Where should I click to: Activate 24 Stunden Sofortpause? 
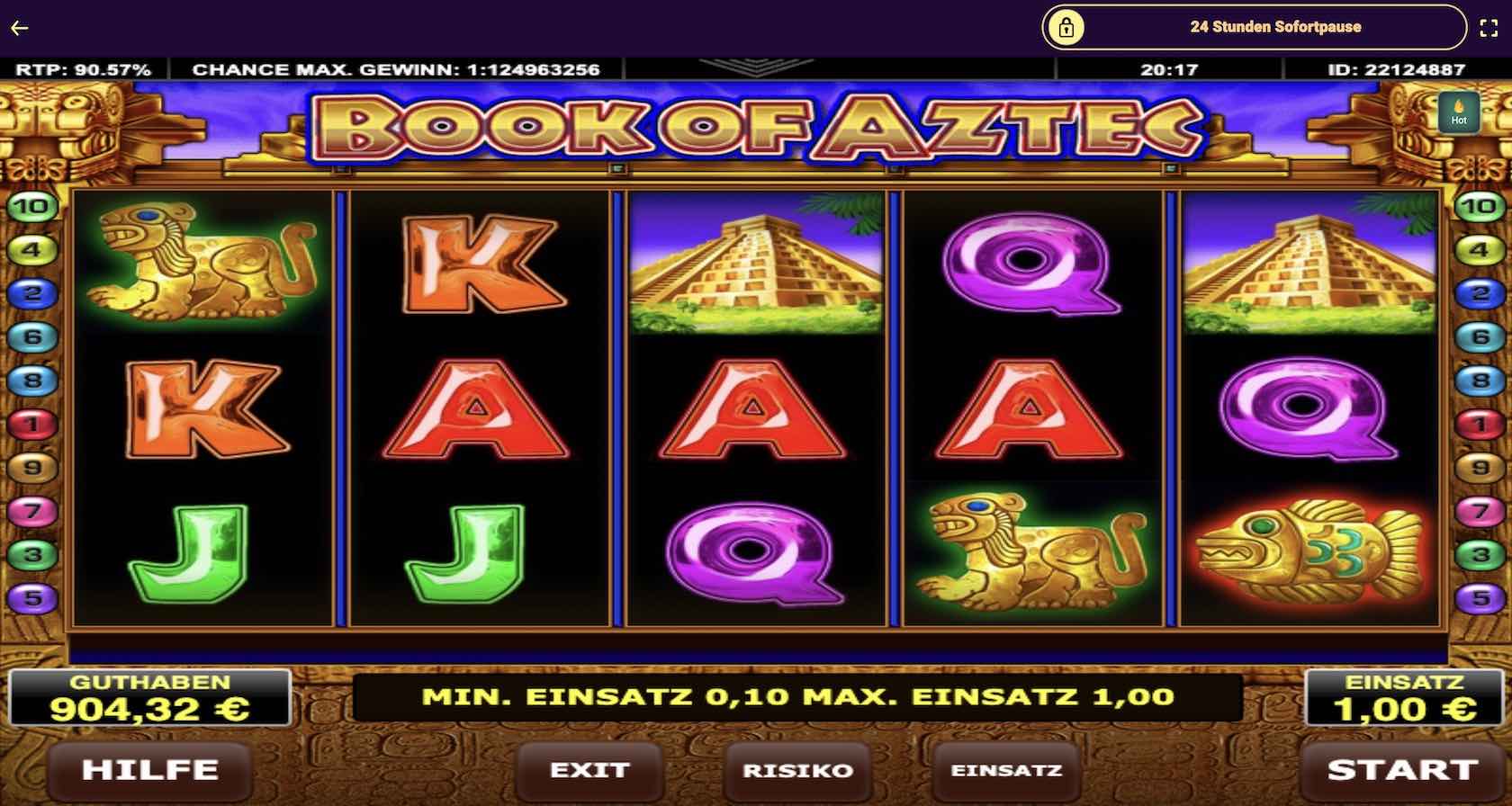[1276, 26]
